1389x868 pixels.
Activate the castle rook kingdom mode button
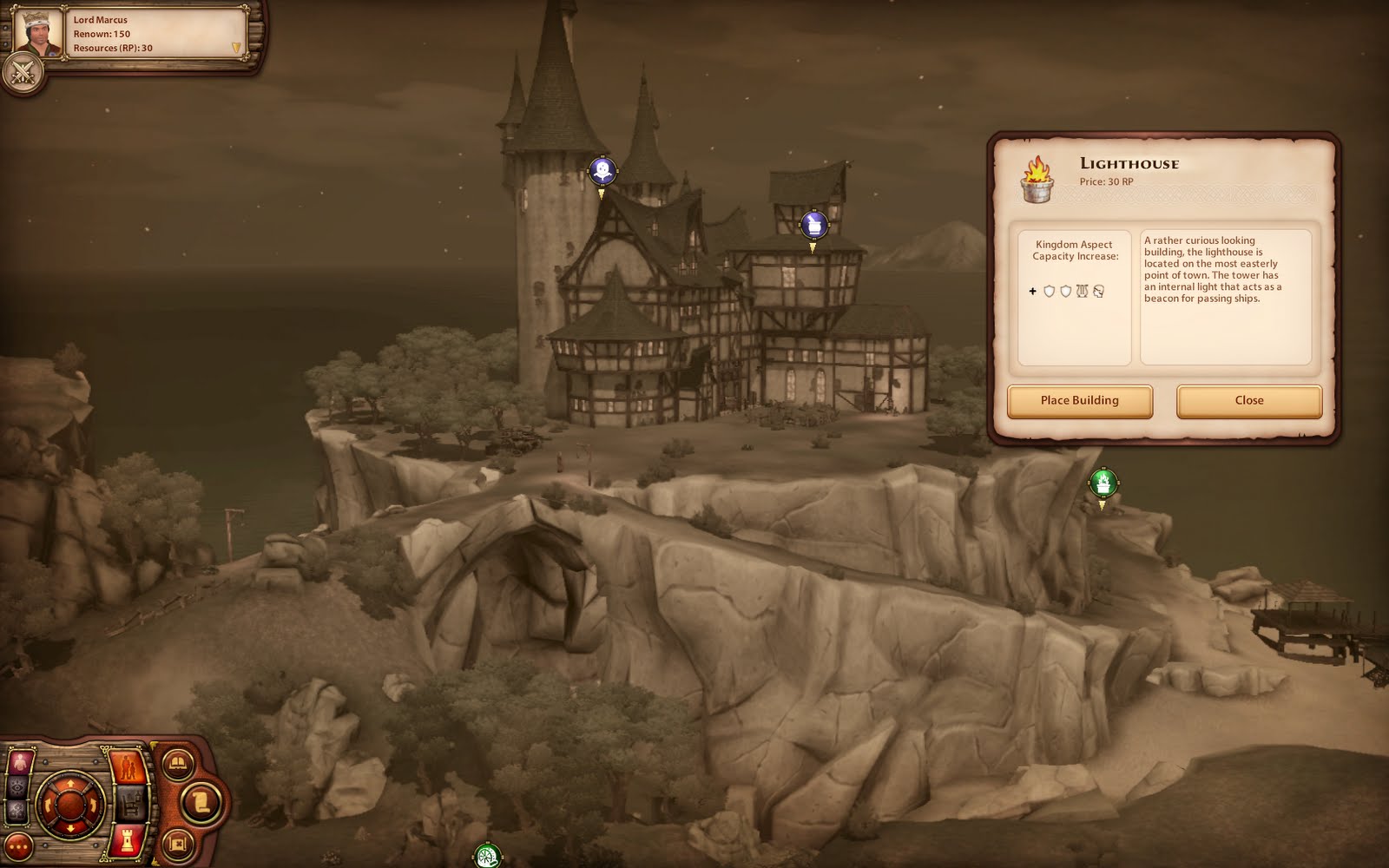[x=128, y=839]
